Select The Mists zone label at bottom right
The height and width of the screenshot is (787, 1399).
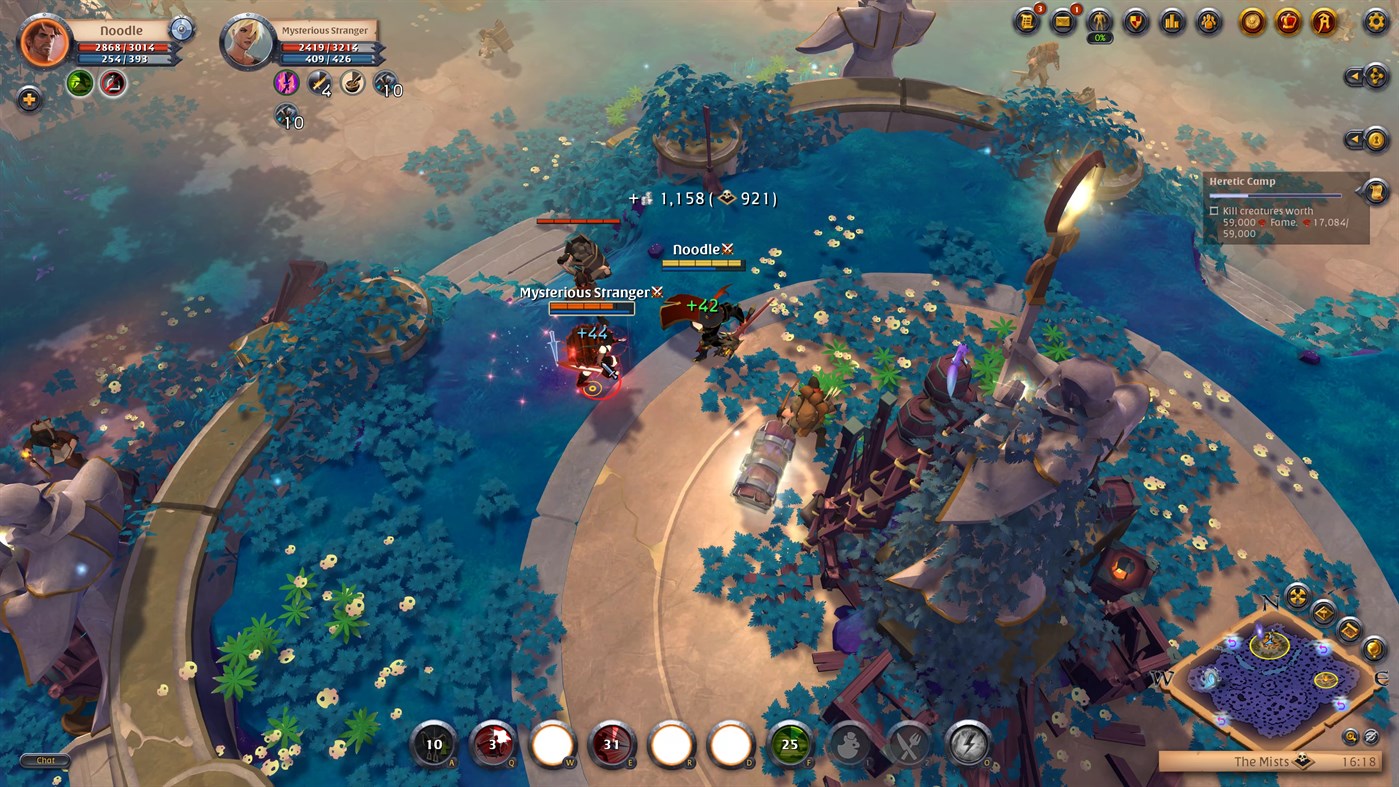1262,761
